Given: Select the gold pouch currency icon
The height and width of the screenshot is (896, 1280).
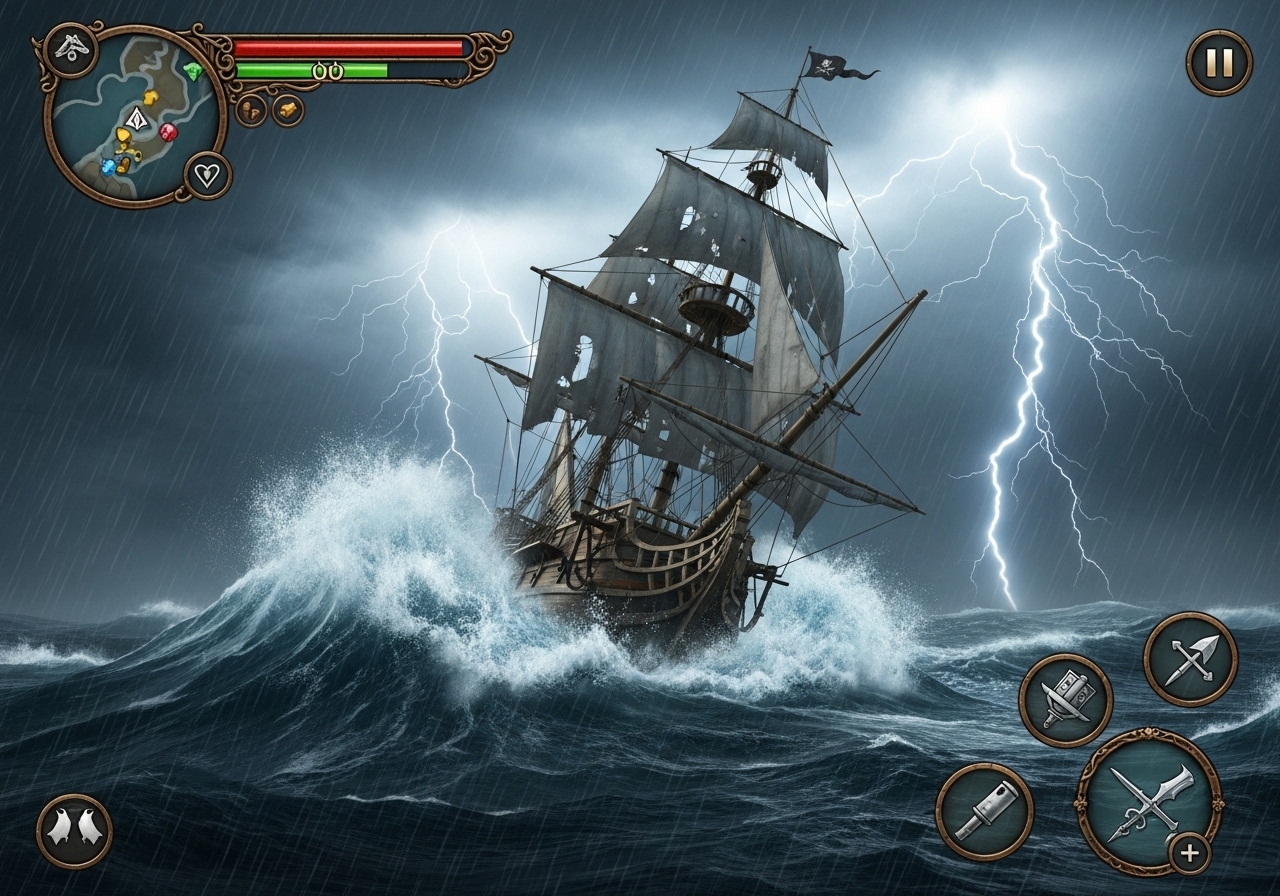Looking at the screenshot, I should (x=288, y=108).
